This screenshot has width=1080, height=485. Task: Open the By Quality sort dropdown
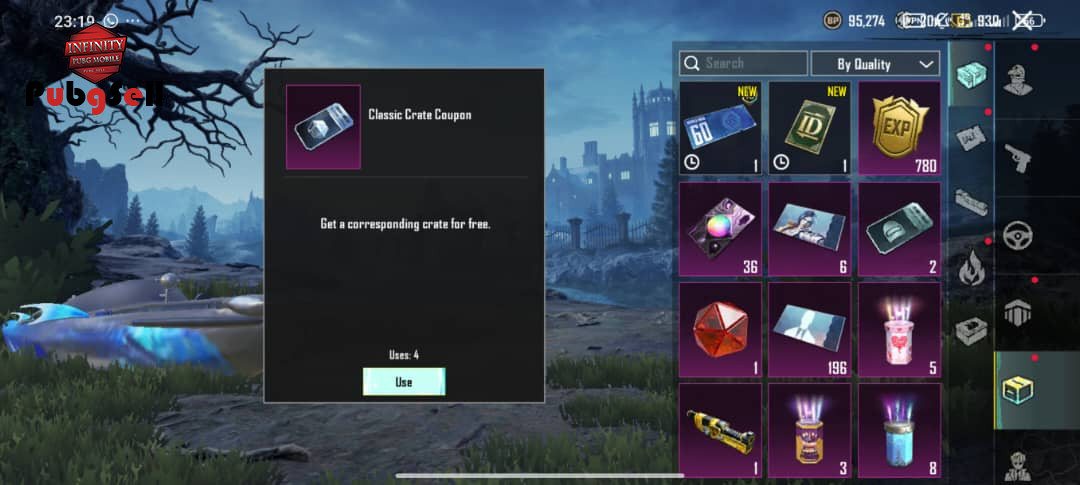click(875, 63)
